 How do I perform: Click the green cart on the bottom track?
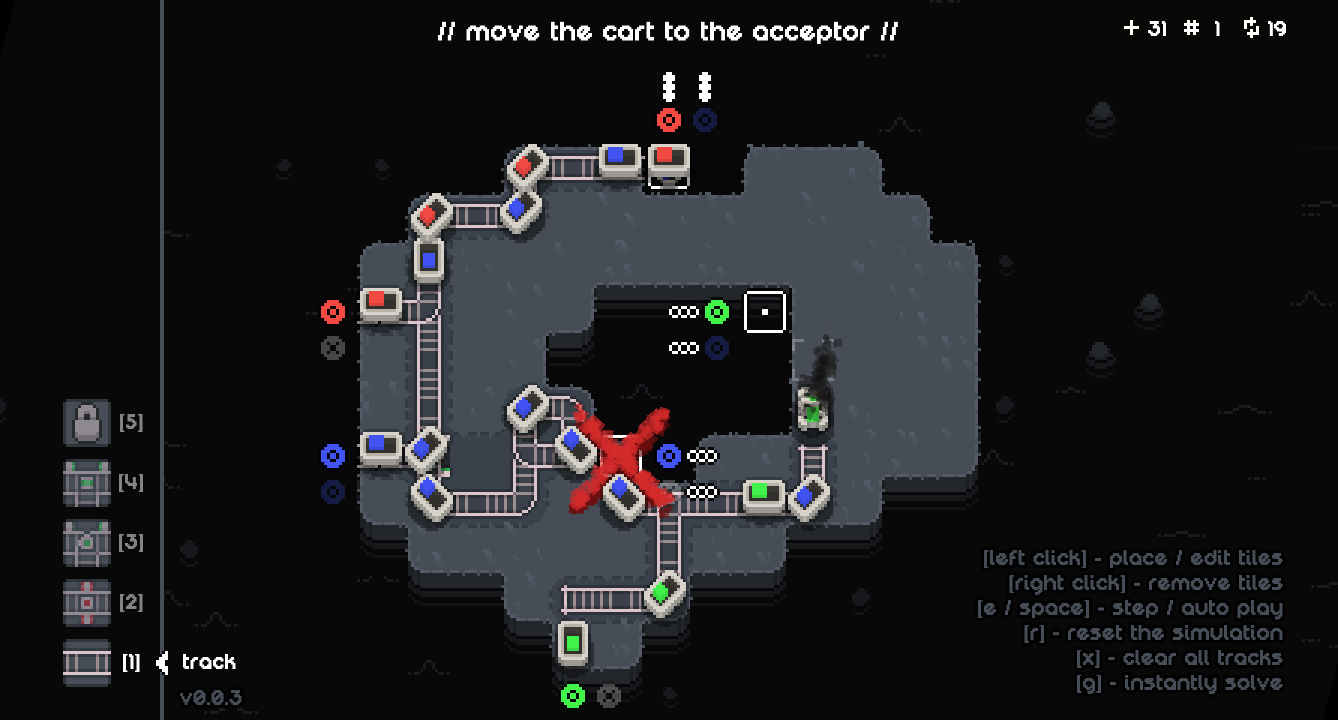pyautogui.click(x=574, y=641)
